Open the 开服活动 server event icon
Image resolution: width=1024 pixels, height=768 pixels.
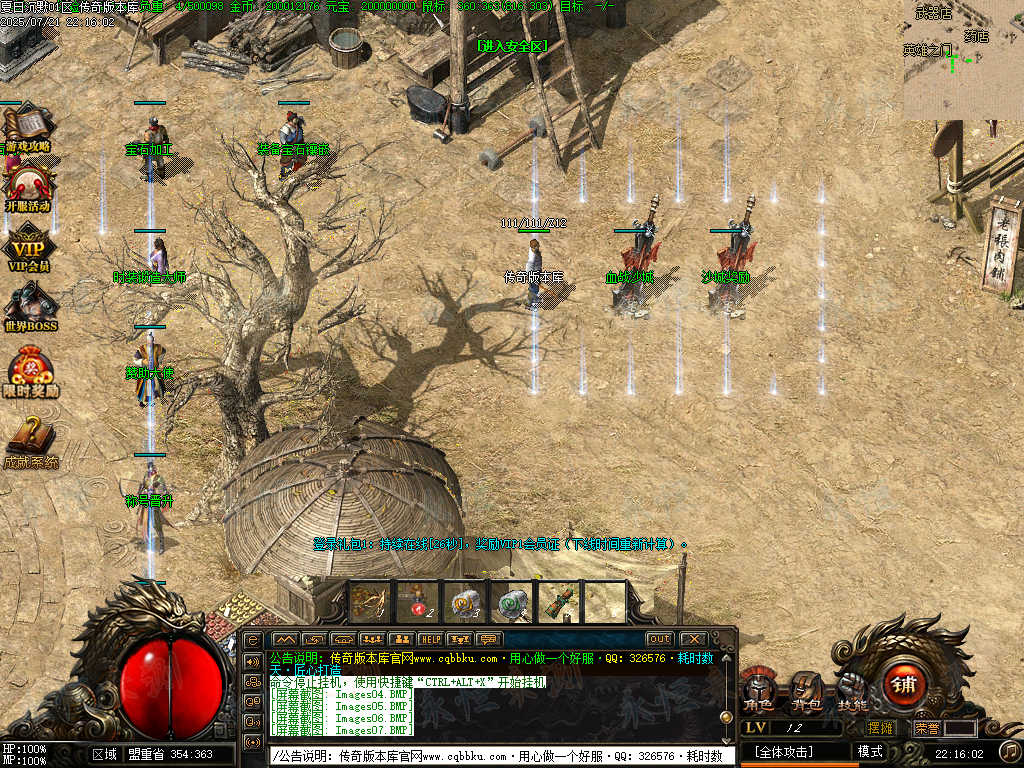pyautogui.click(x=29, y=186)
